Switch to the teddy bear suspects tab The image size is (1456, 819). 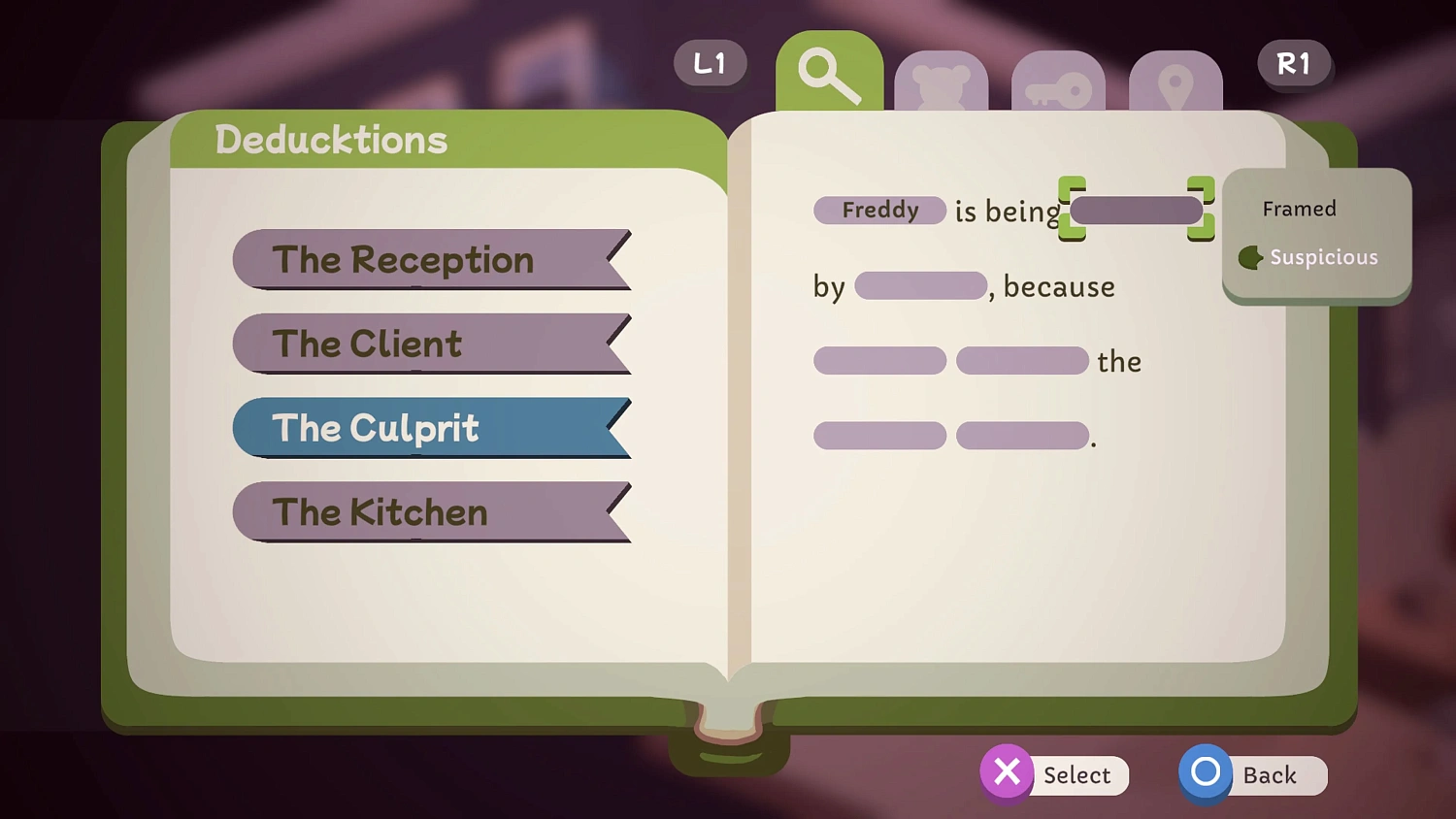(942, 82)
